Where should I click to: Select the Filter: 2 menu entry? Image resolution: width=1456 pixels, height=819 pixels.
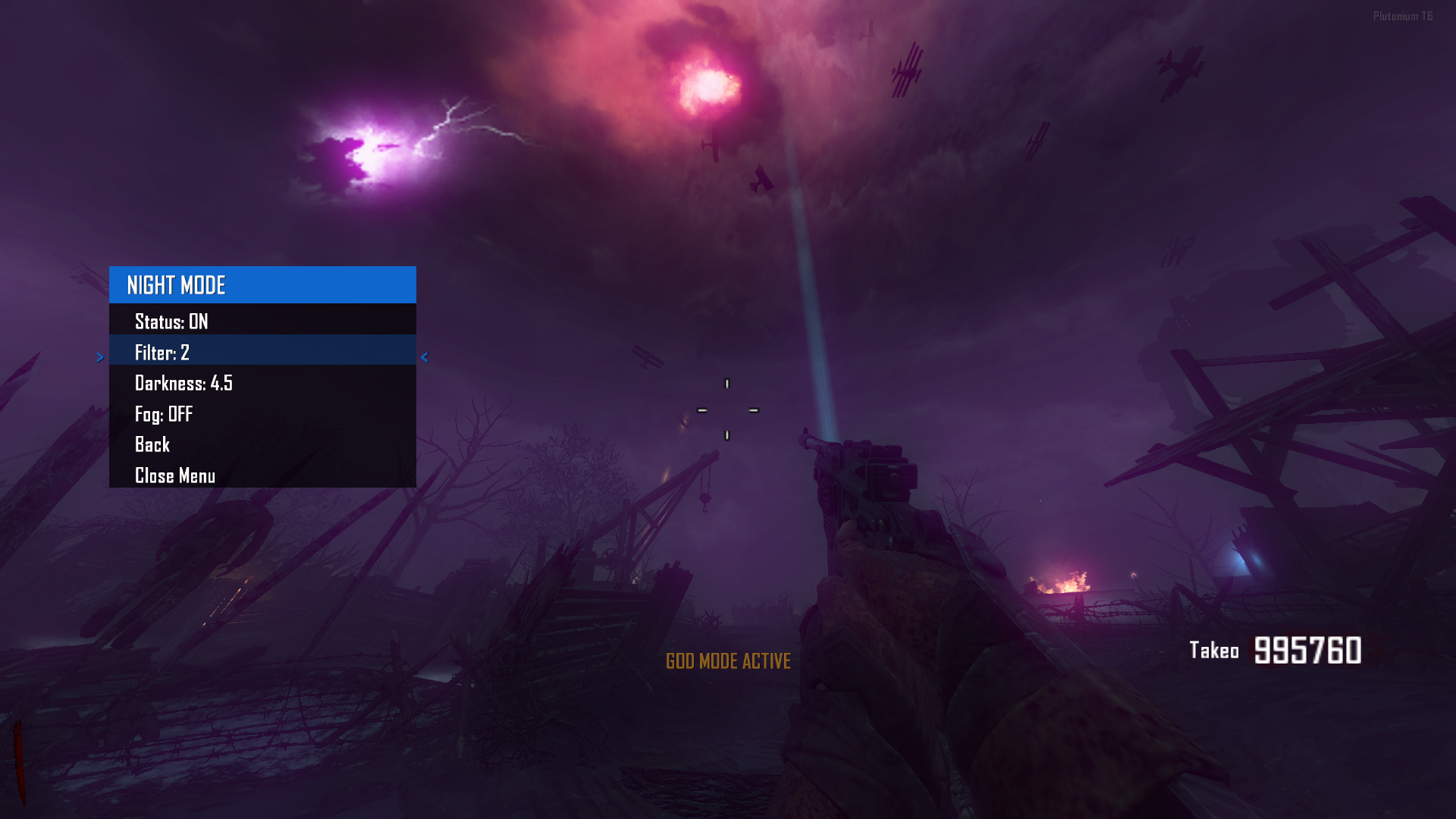click(x=162, y=353)
